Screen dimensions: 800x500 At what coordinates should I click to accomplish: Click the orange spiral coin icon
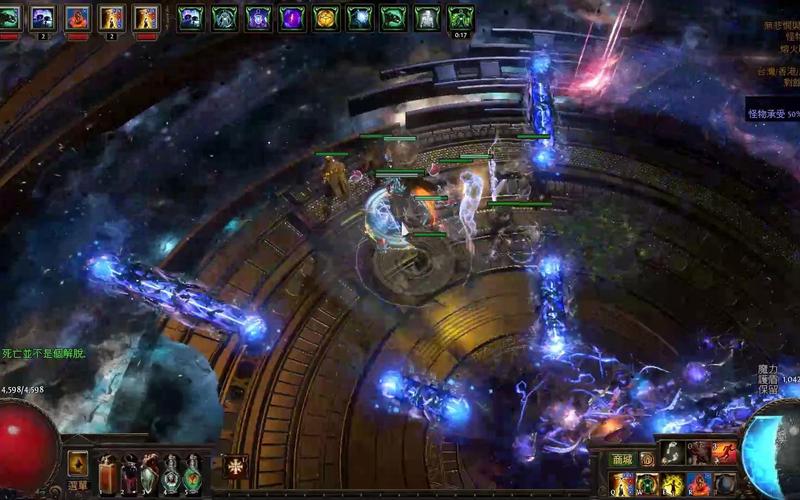[x=648, y=459]
